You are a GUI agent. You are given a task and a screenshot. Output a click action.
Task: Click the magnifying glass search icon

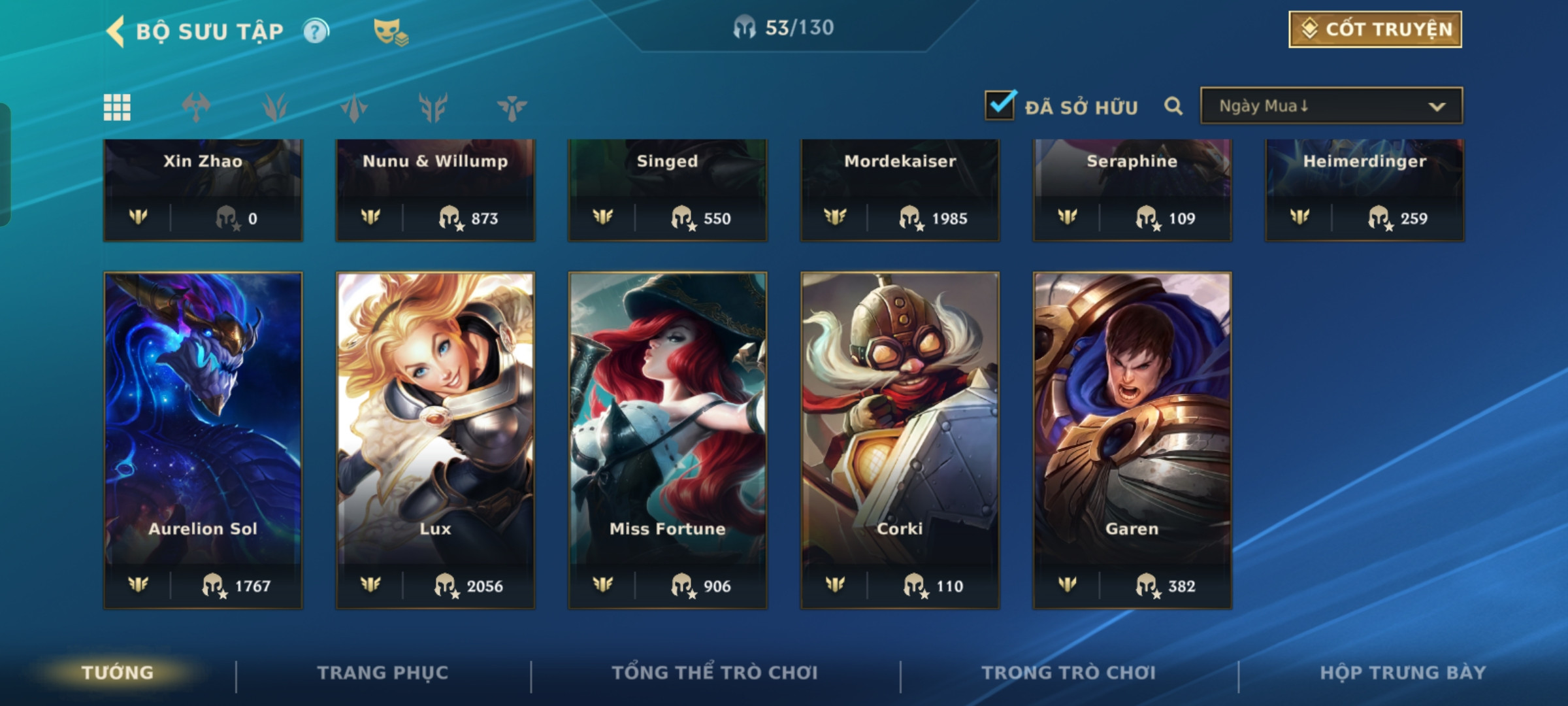click(1173, 106)
